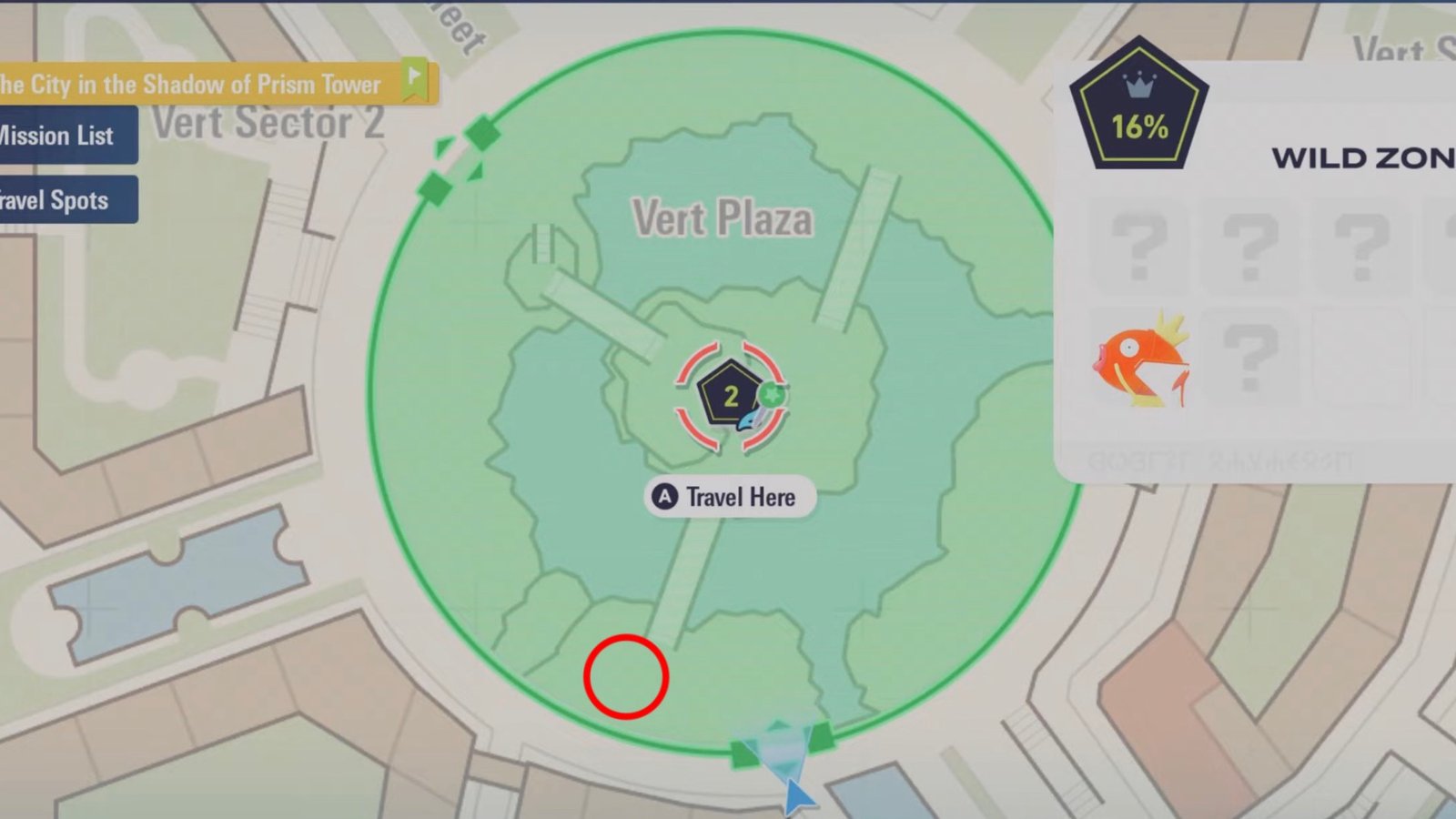Open the Mission List
Image resolution: width=1456 pixels, height=819 pixels.
tap(56, 136)
